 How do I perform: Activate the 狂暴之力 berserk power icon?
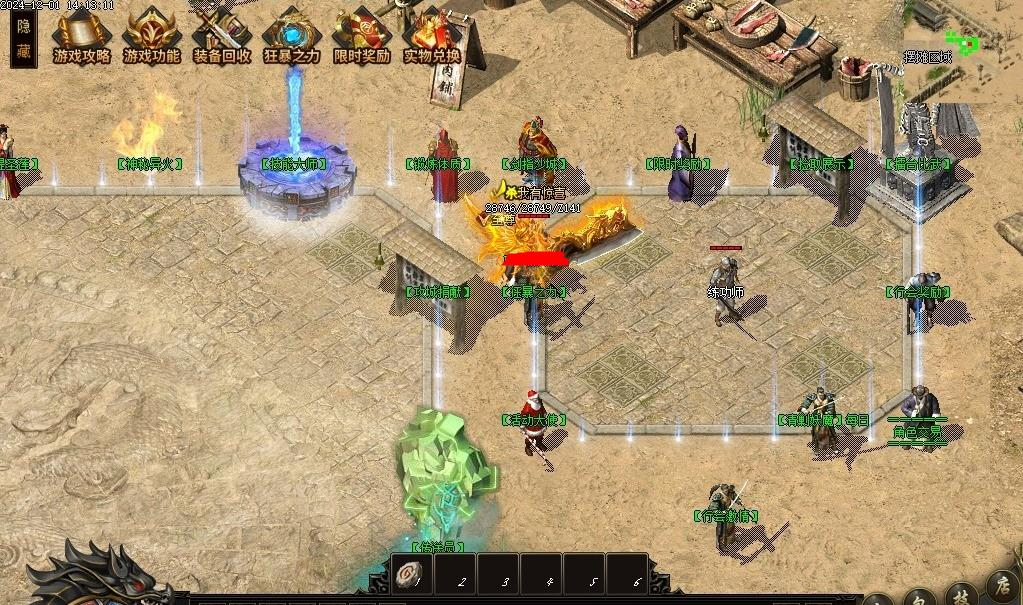click(x=292, y=37)
